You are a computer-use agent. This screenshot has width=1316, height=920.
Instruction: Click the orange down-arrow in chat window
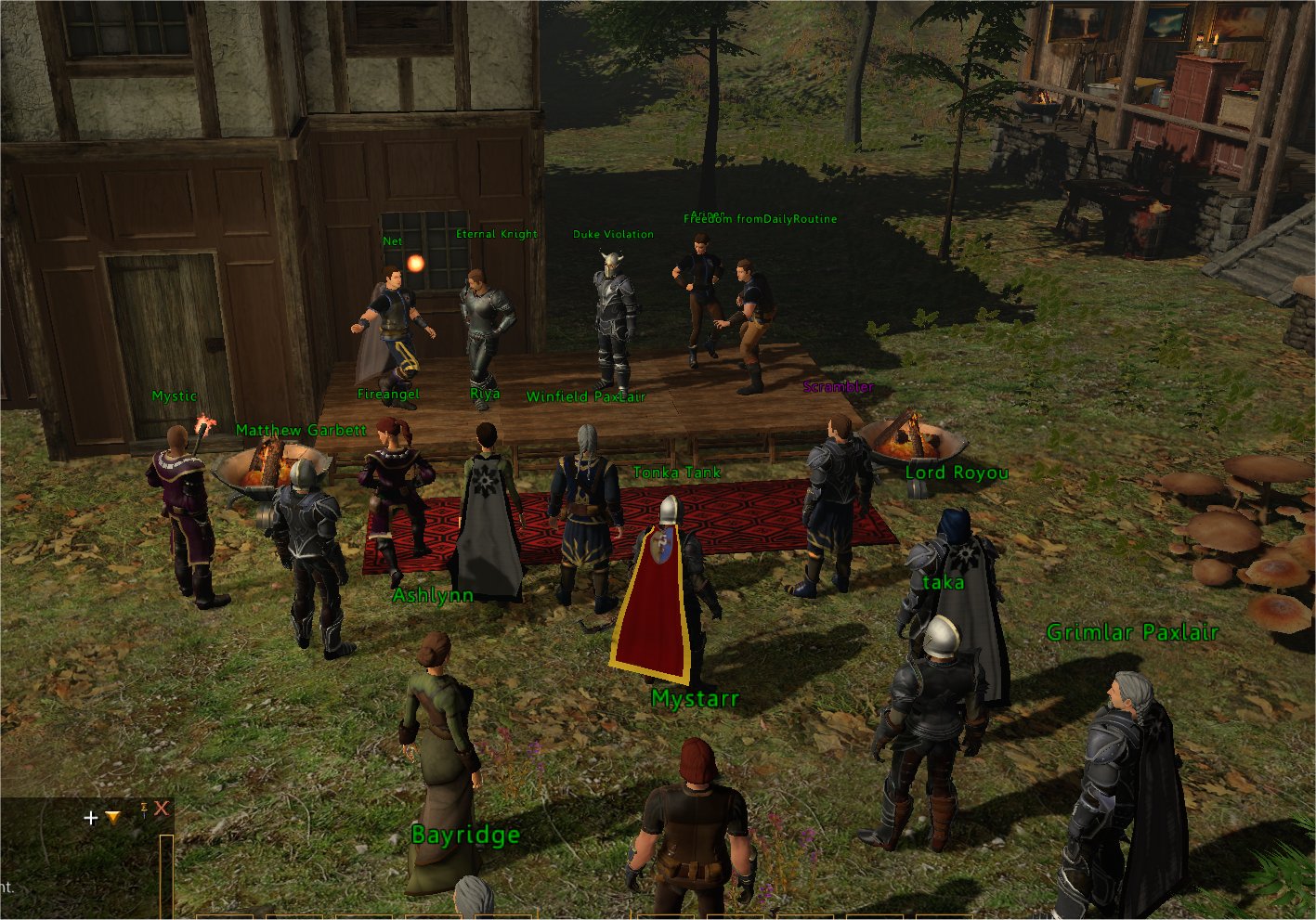[112, 818]
